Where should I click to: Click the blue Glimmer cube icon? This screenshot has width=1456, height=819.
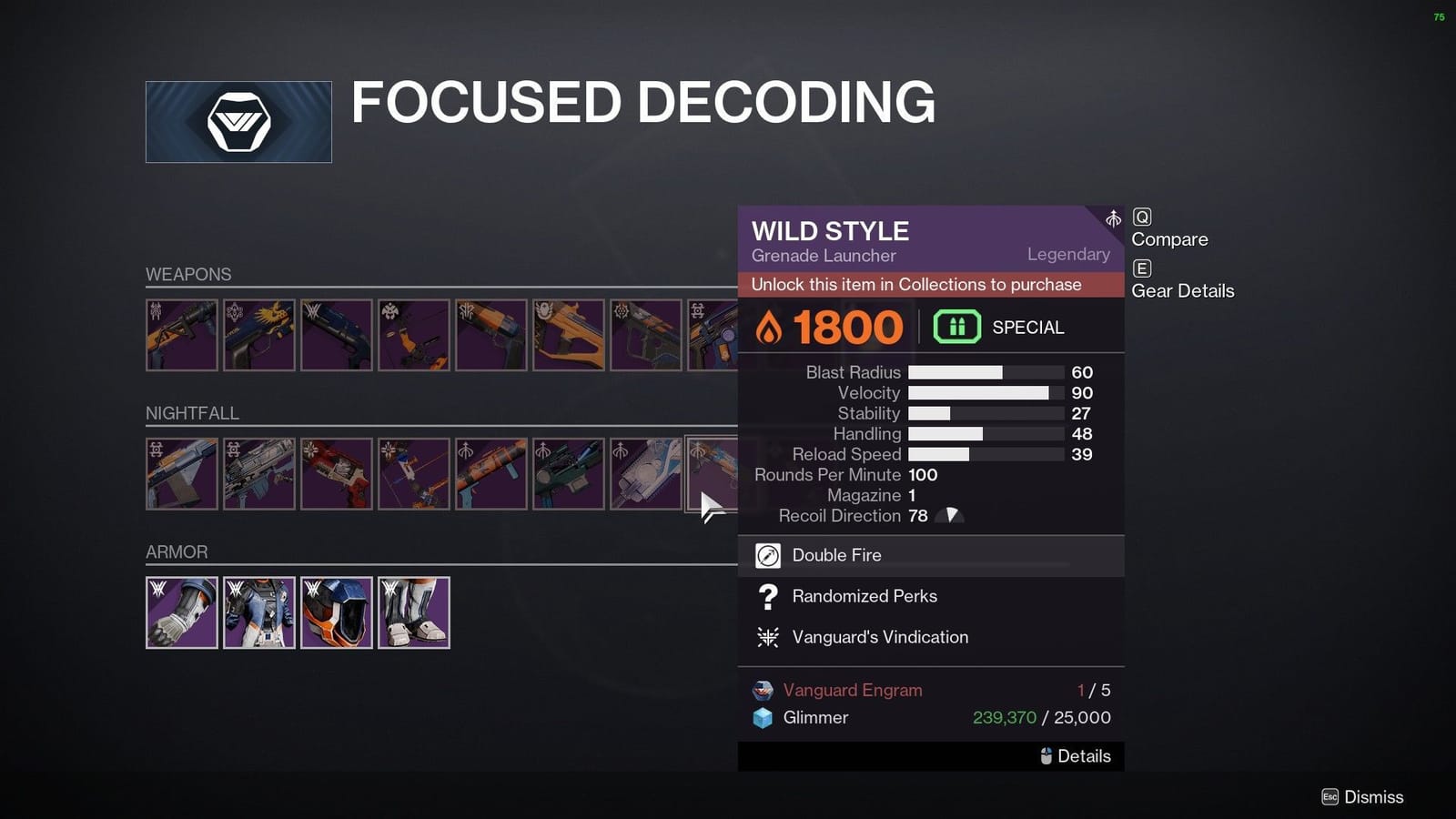coord(763,718)
